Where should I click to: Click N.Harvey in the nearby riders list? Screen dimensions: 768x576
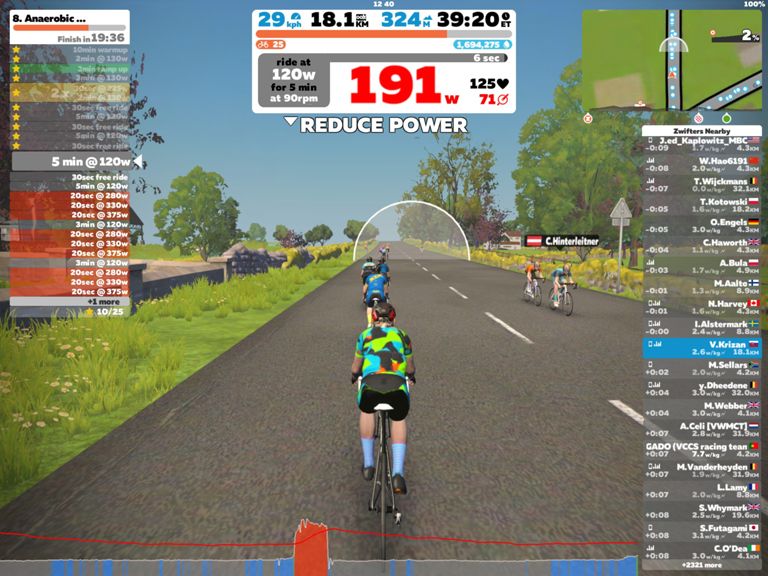point(703,305)
